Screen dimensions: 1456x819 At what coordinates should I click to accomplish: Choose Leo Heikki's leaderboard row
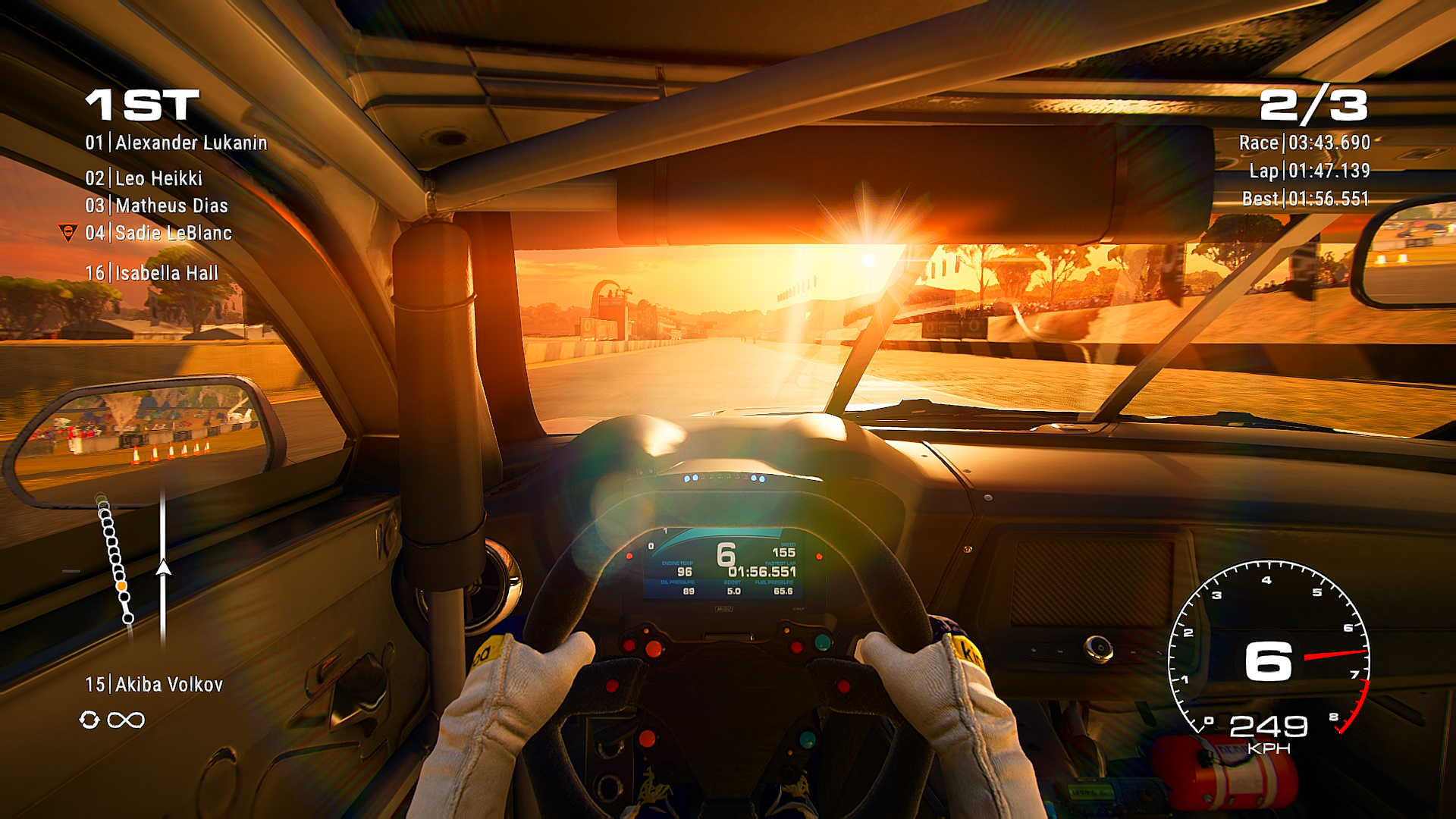(144, 178)
